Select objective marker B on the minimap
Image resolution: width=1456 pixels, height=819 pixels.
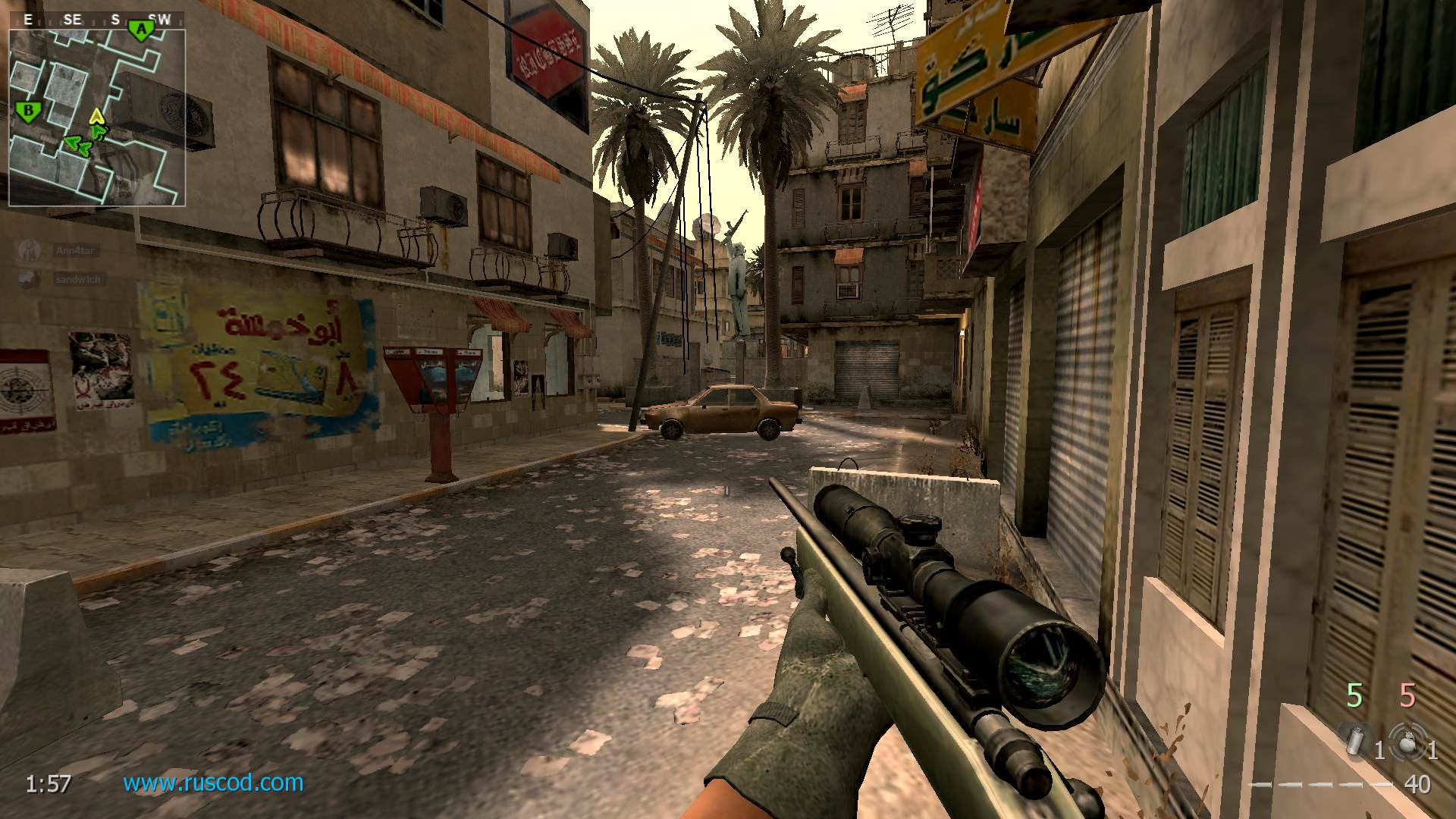[28, 111]
